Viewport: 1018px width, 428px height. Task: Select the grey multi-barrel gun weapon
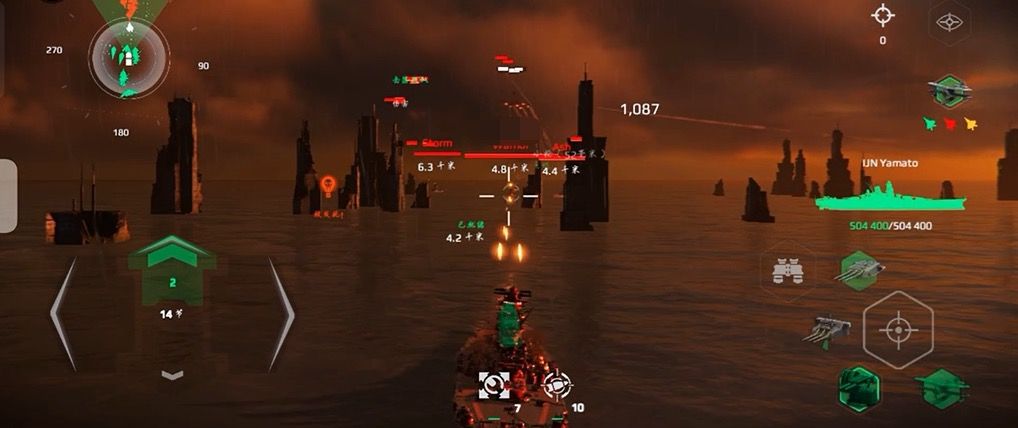tap(829, 329)
